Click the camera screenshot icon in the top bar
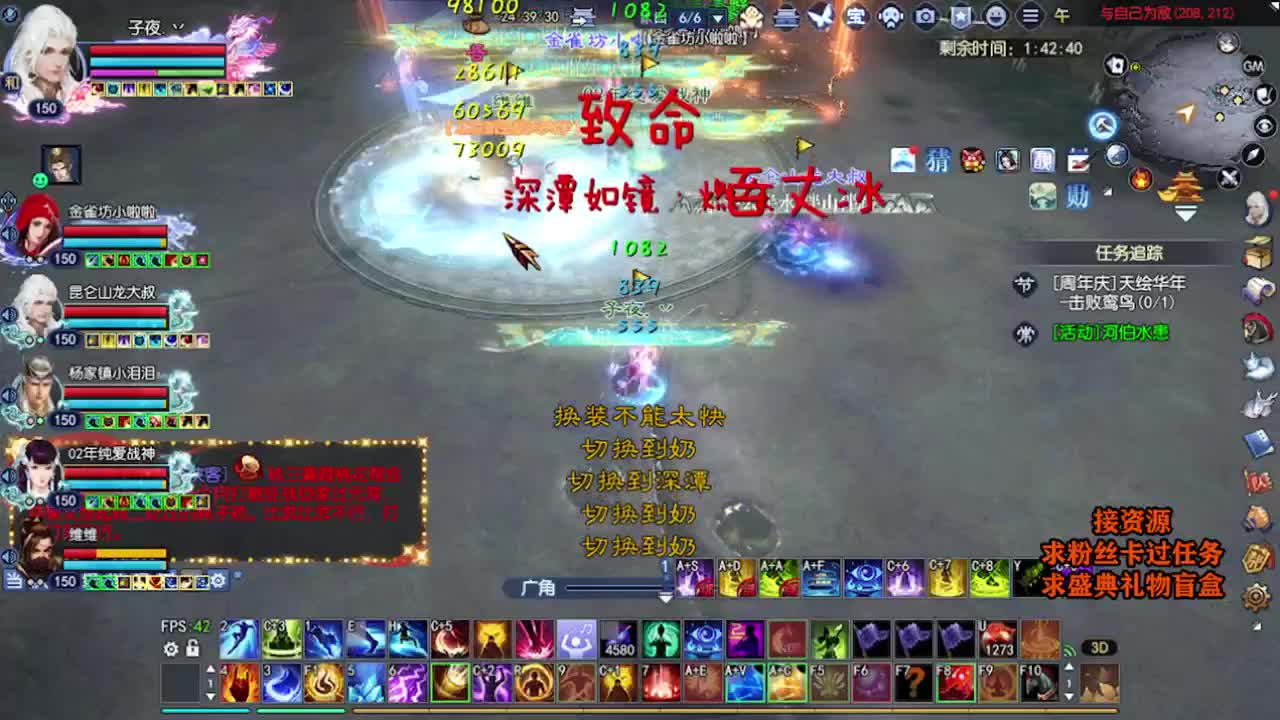 924,16
